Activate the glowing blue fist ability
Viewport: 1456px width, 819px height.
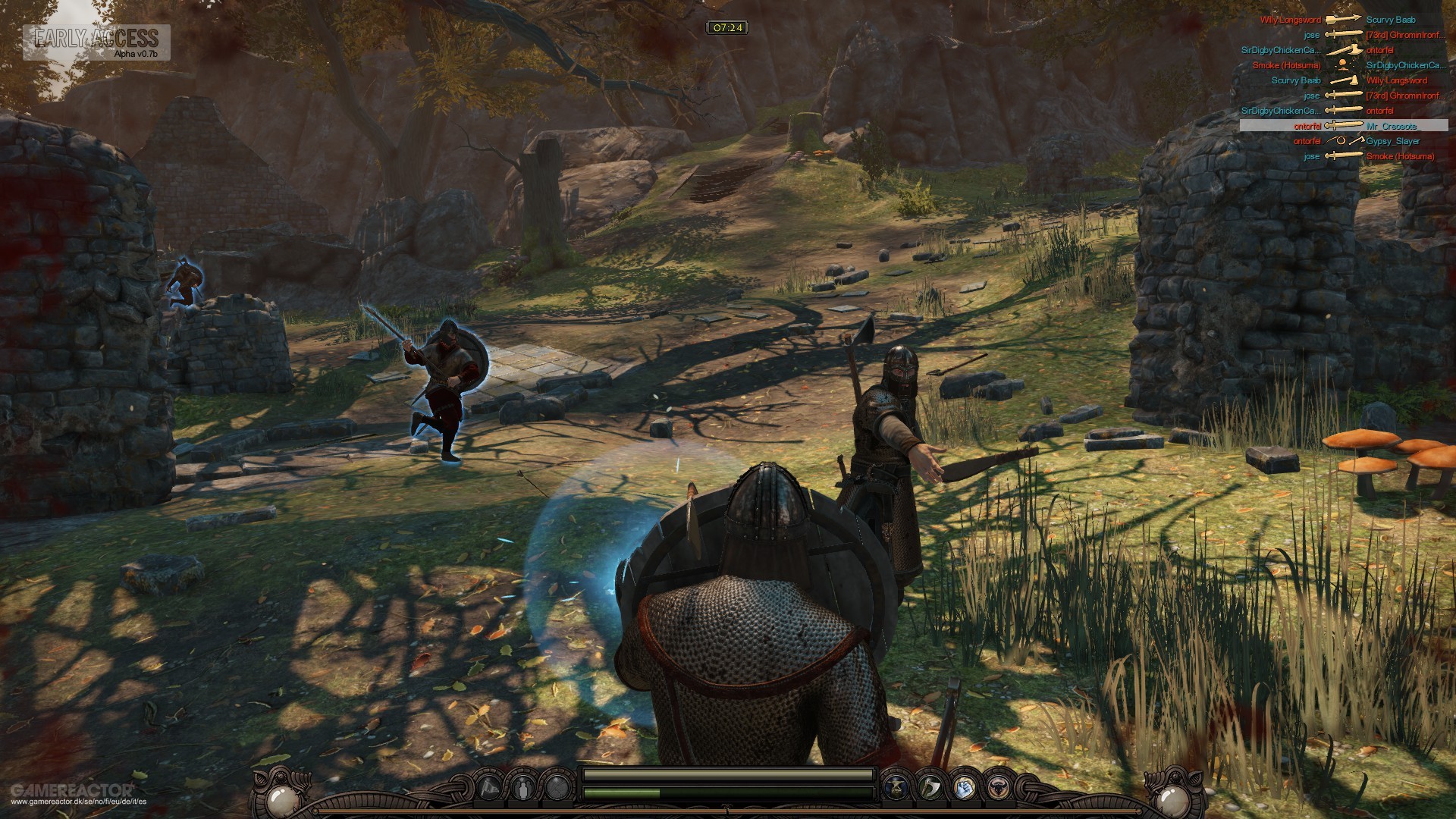coord(964,786)
